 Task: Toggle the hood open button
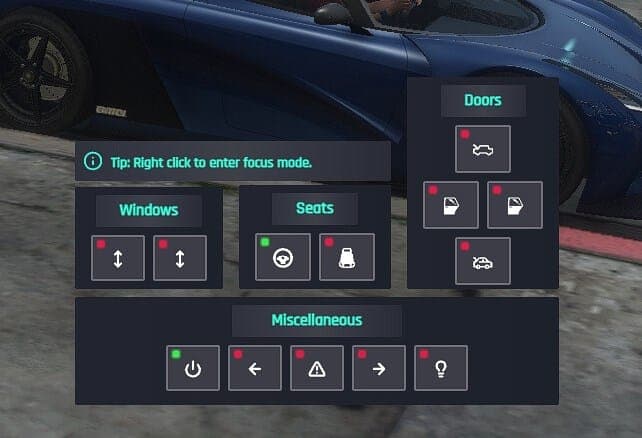[483, 149]
